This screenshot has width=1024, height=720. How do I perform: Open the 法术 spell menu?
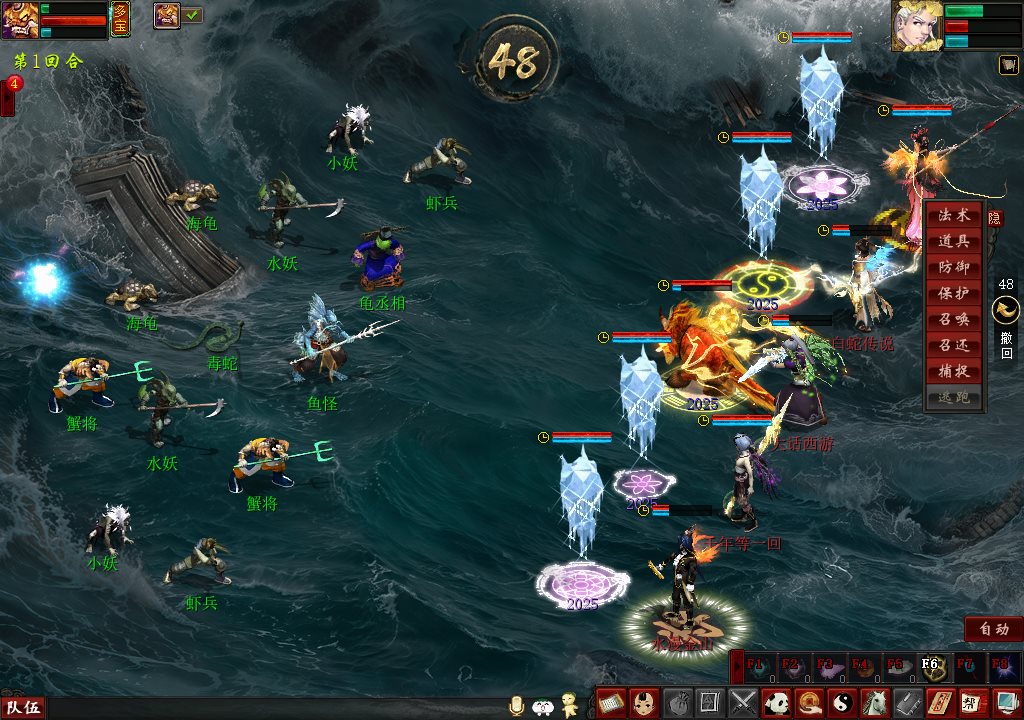tap(953, 216)
